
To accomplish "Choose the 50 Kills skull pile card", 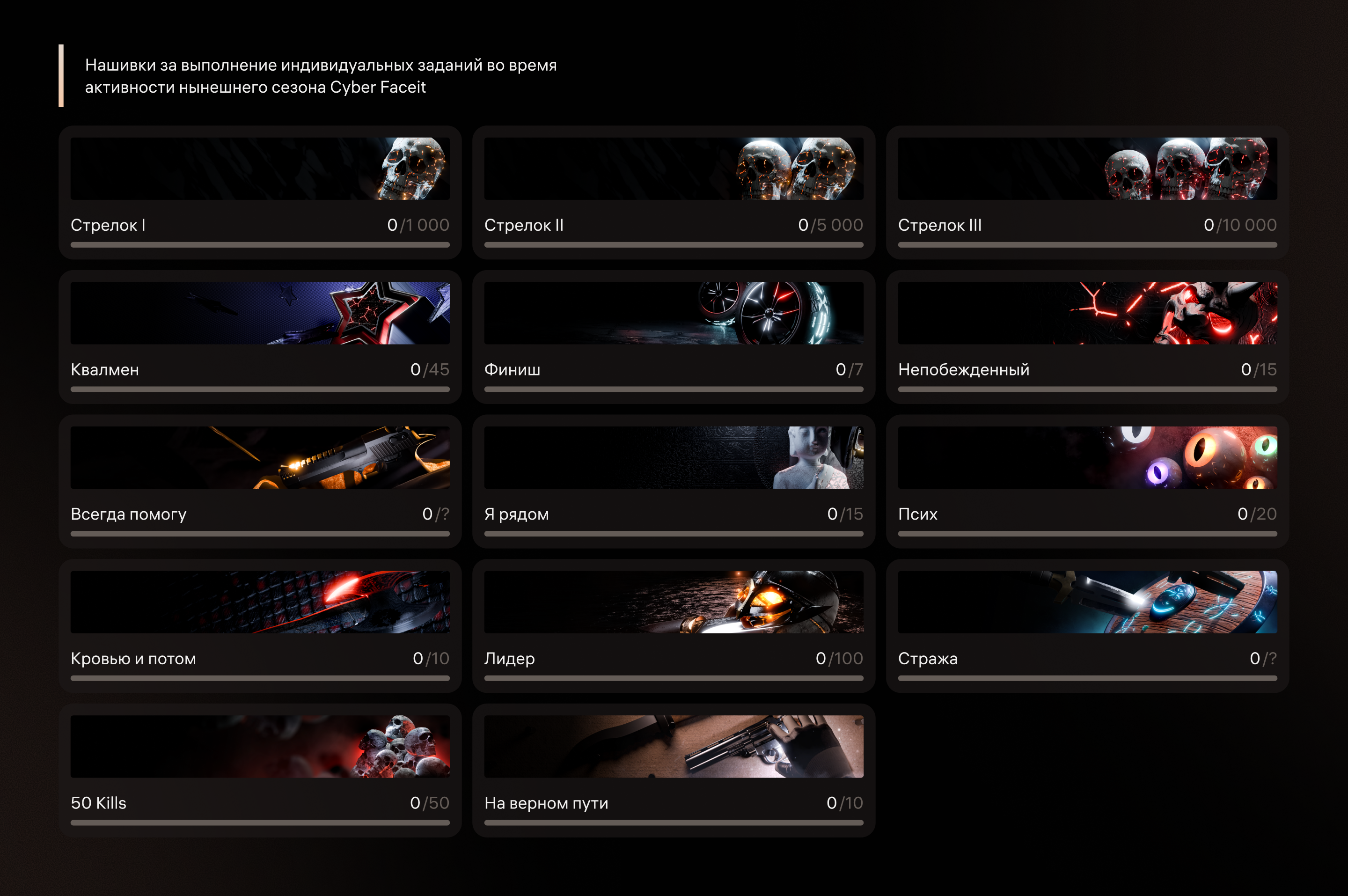I will [x=260, y=770].
